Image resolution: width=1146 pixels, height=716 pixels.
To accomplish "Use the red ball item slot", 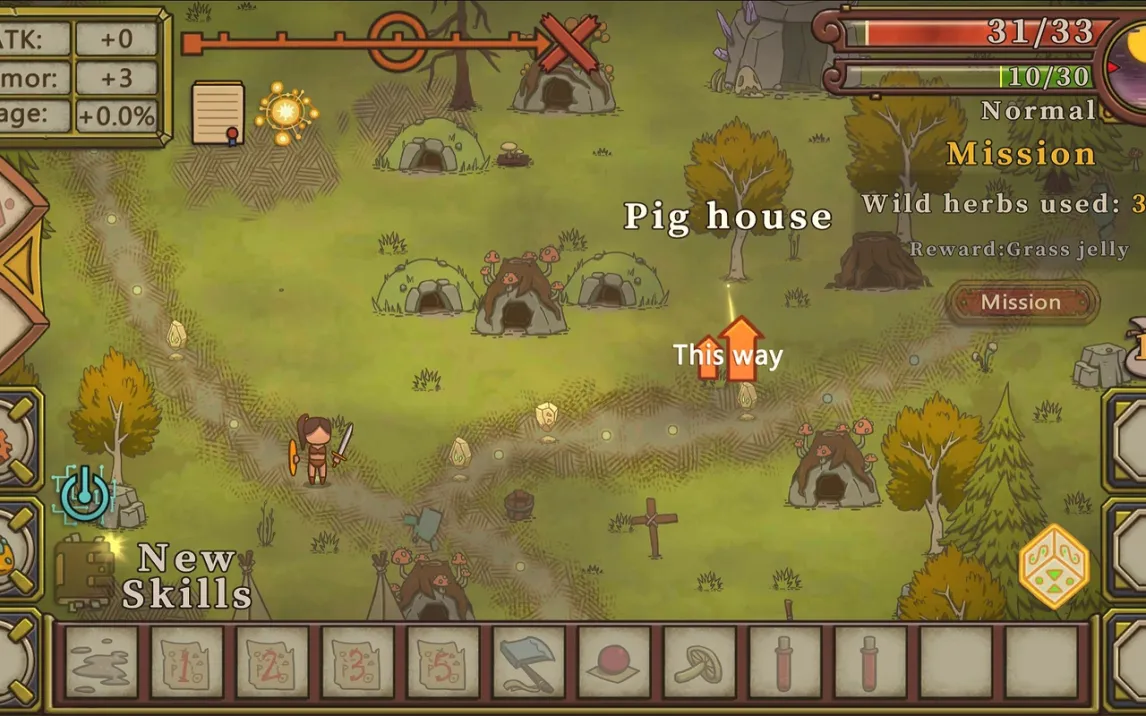I will click(x=613, y=662).
